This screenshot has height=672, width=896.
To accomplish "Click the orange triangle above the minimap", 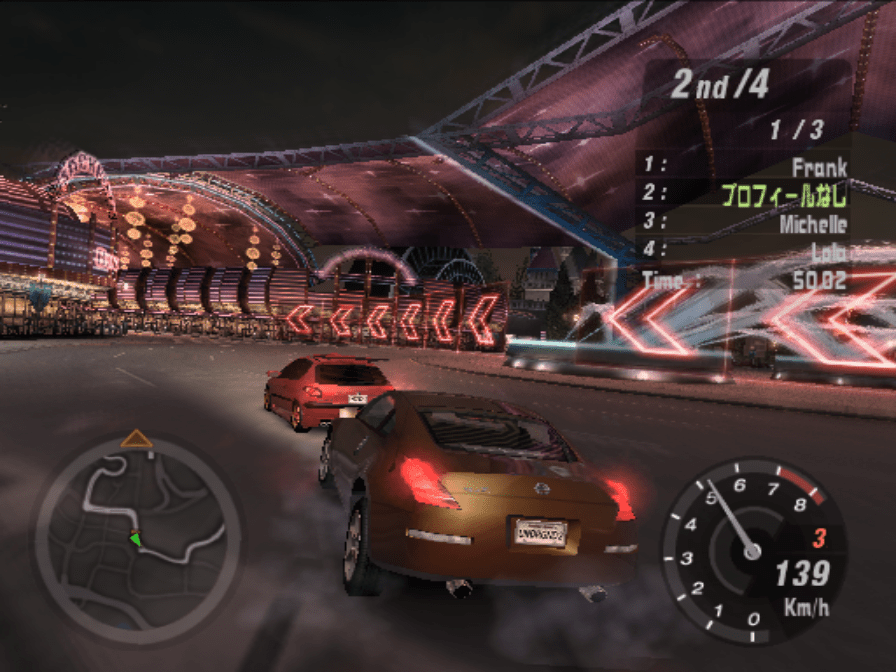I will point(137,439).
